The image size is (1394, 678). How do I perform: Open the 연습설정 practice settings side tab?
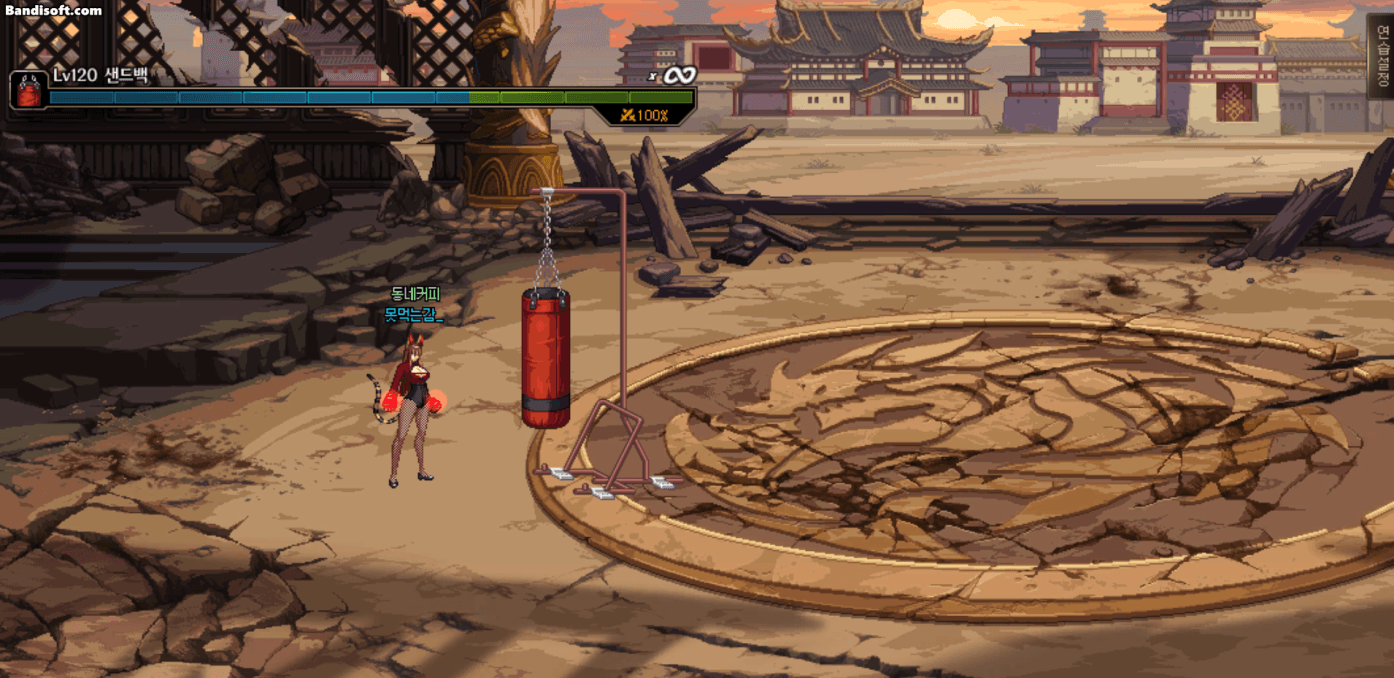click(x=1382, y=56)
